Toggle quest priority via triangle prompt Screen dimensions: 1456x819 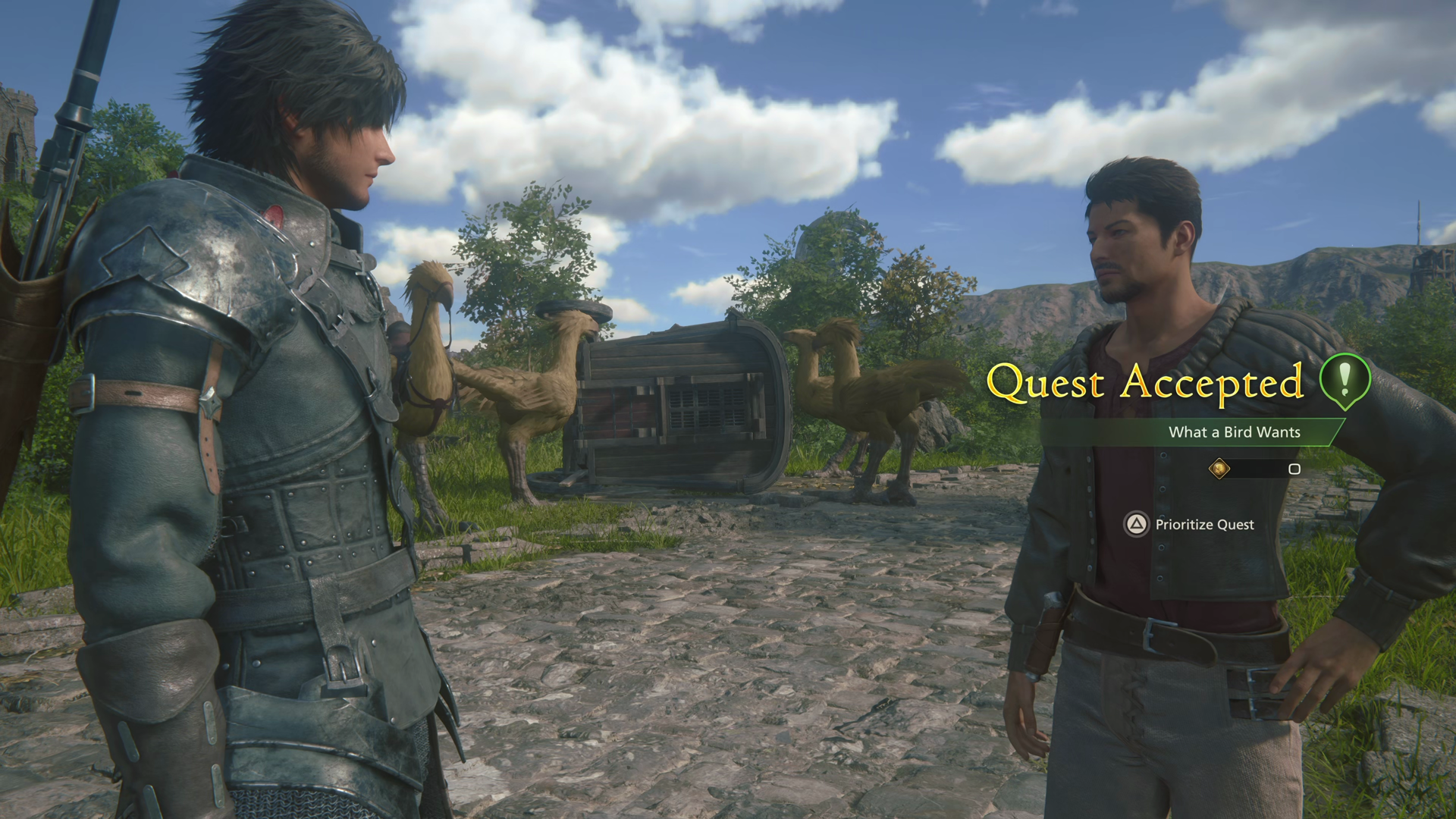click(1135, 525)
